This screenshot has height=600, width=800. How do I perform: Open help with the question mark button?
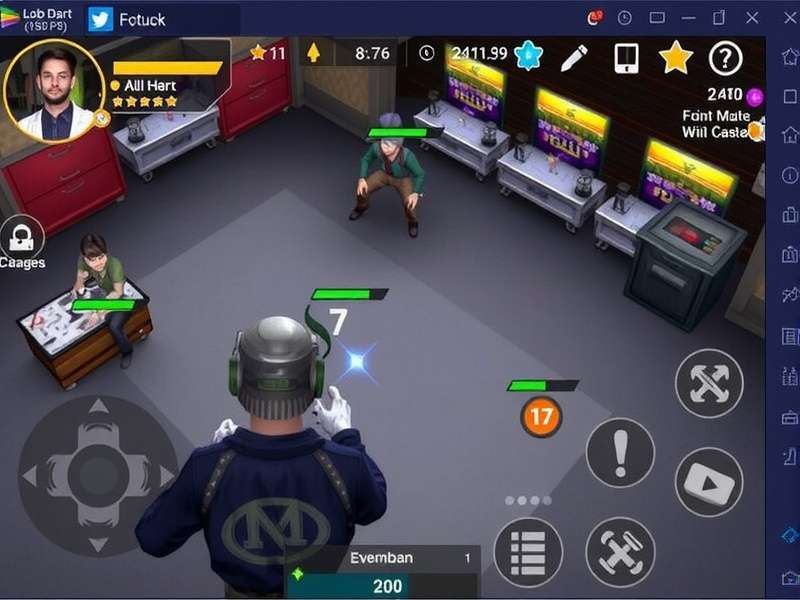pos(726,59)
